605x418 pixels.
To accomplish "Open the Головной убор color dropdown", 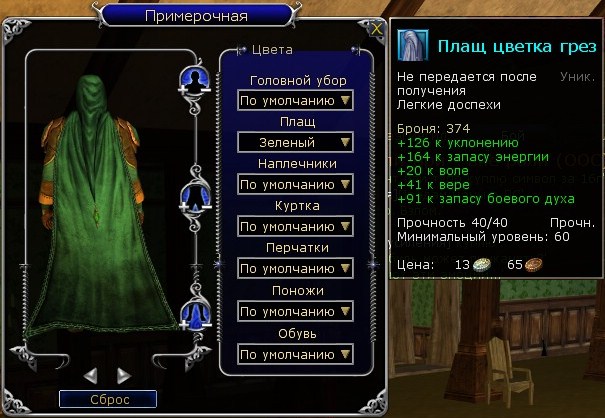I will point(297,100).
